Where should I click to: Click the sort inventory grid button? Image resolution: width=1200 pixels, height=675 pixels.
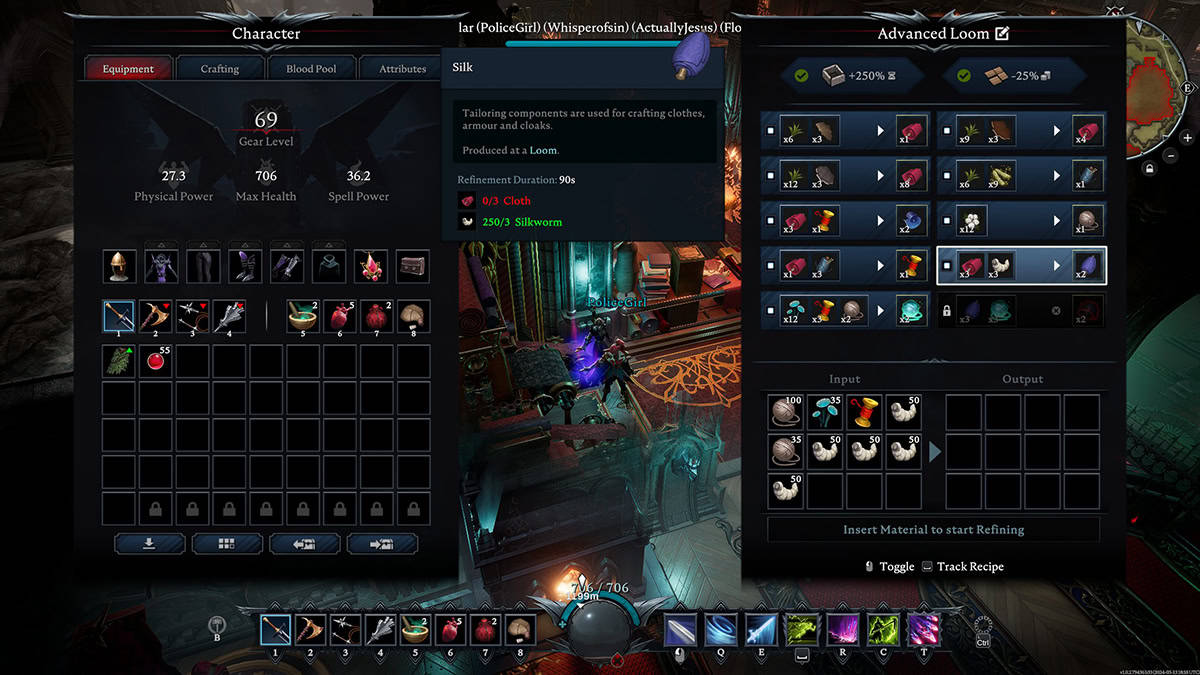coord(227,544)
